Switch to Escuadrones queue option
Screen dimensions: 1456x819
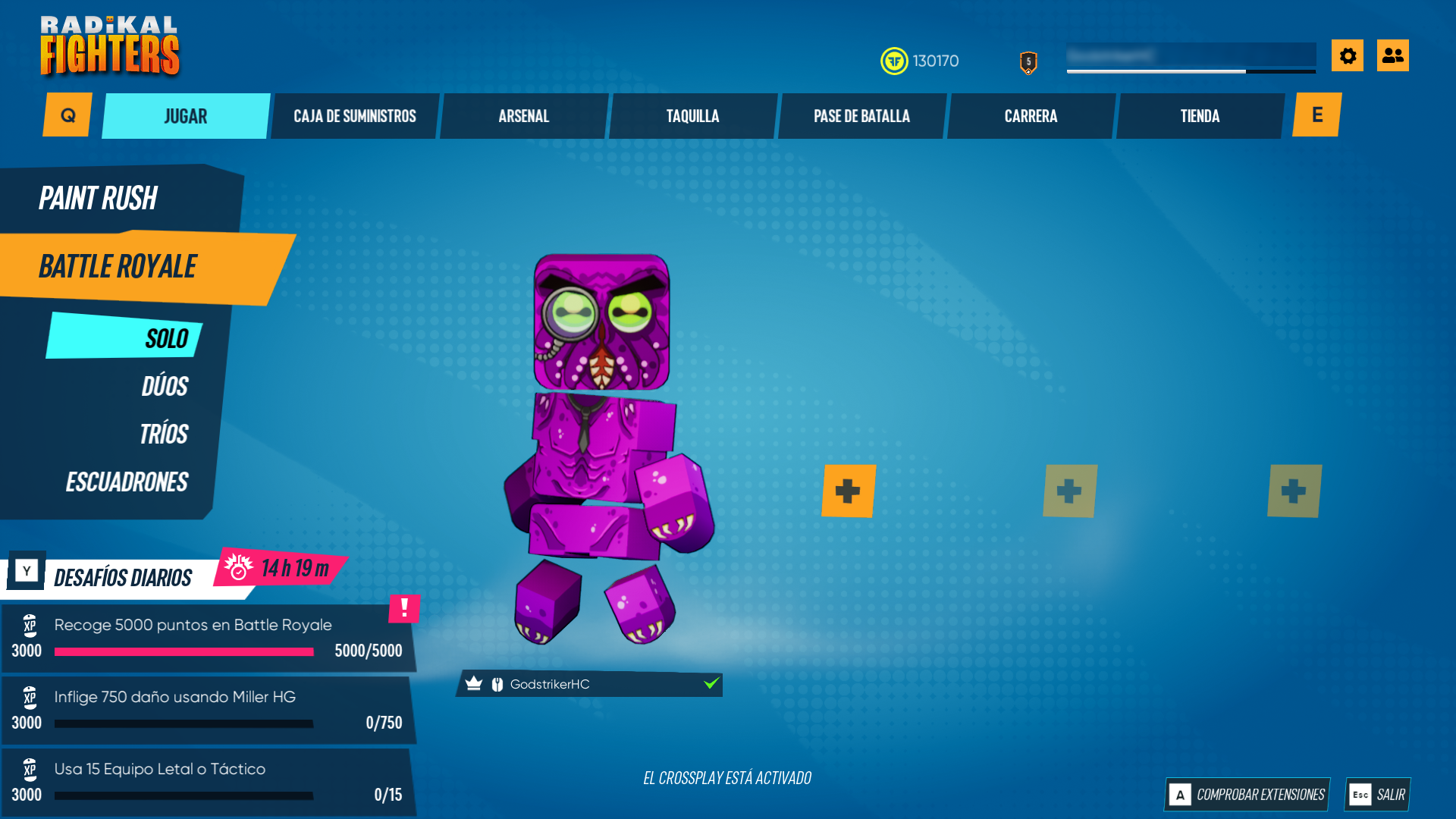tap(127, 482)
